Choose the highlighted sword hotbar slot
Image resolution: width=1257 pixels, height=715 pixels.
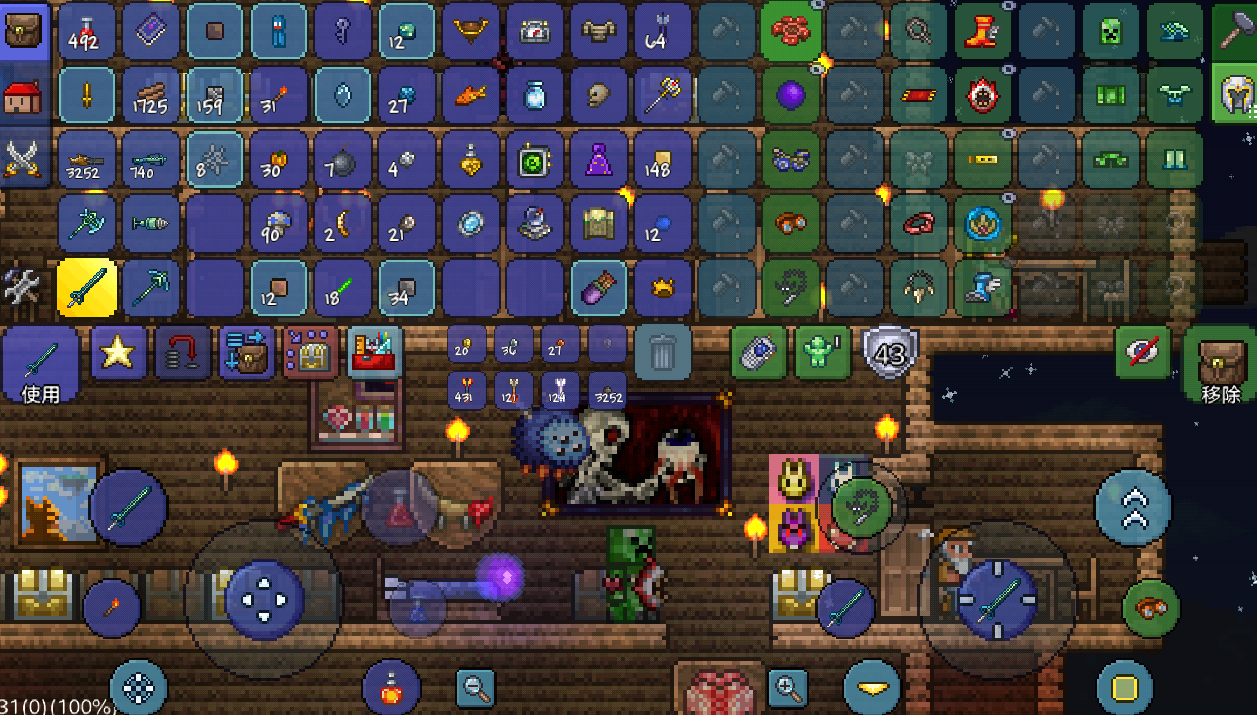coord(87,287)
